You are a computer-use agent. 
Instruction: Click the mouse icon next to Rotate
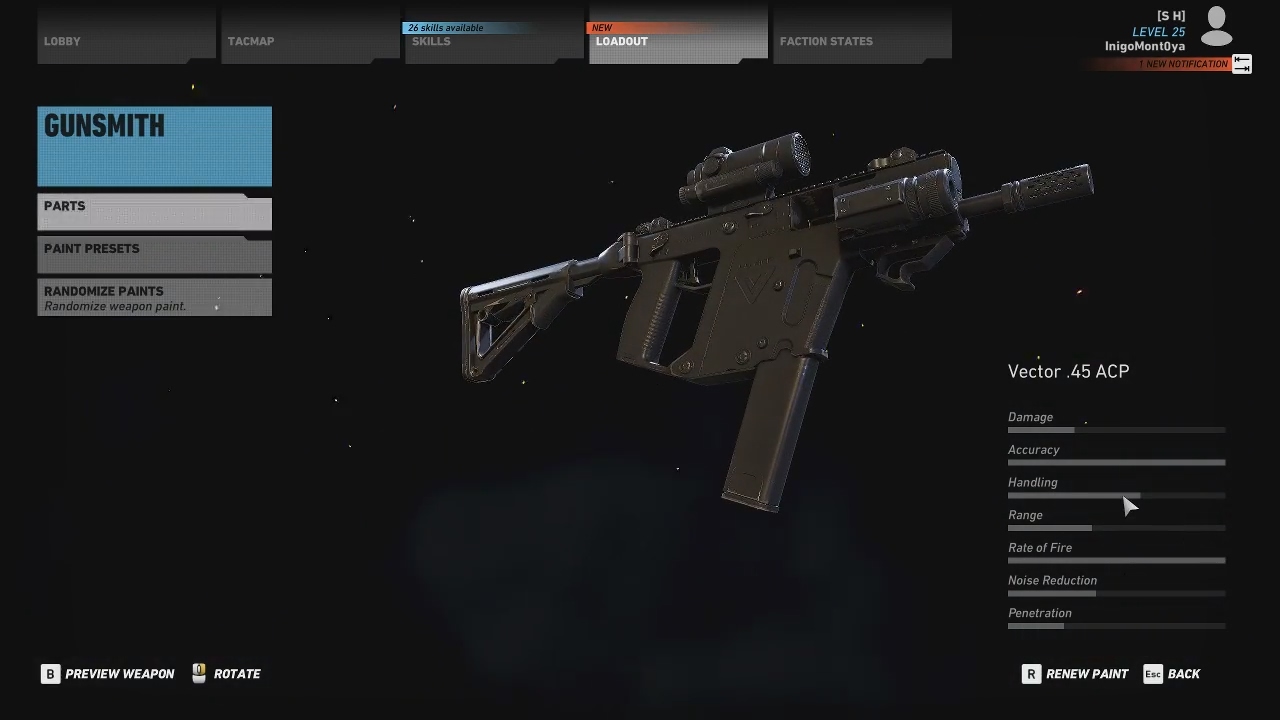coord(198,674)
